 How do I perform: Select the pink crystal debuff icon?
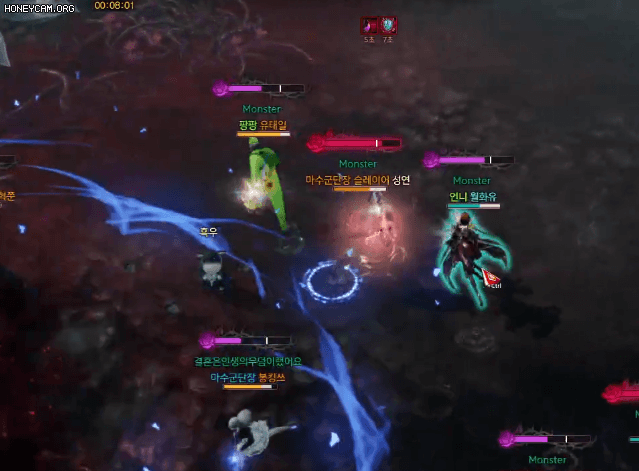point(370,25)
